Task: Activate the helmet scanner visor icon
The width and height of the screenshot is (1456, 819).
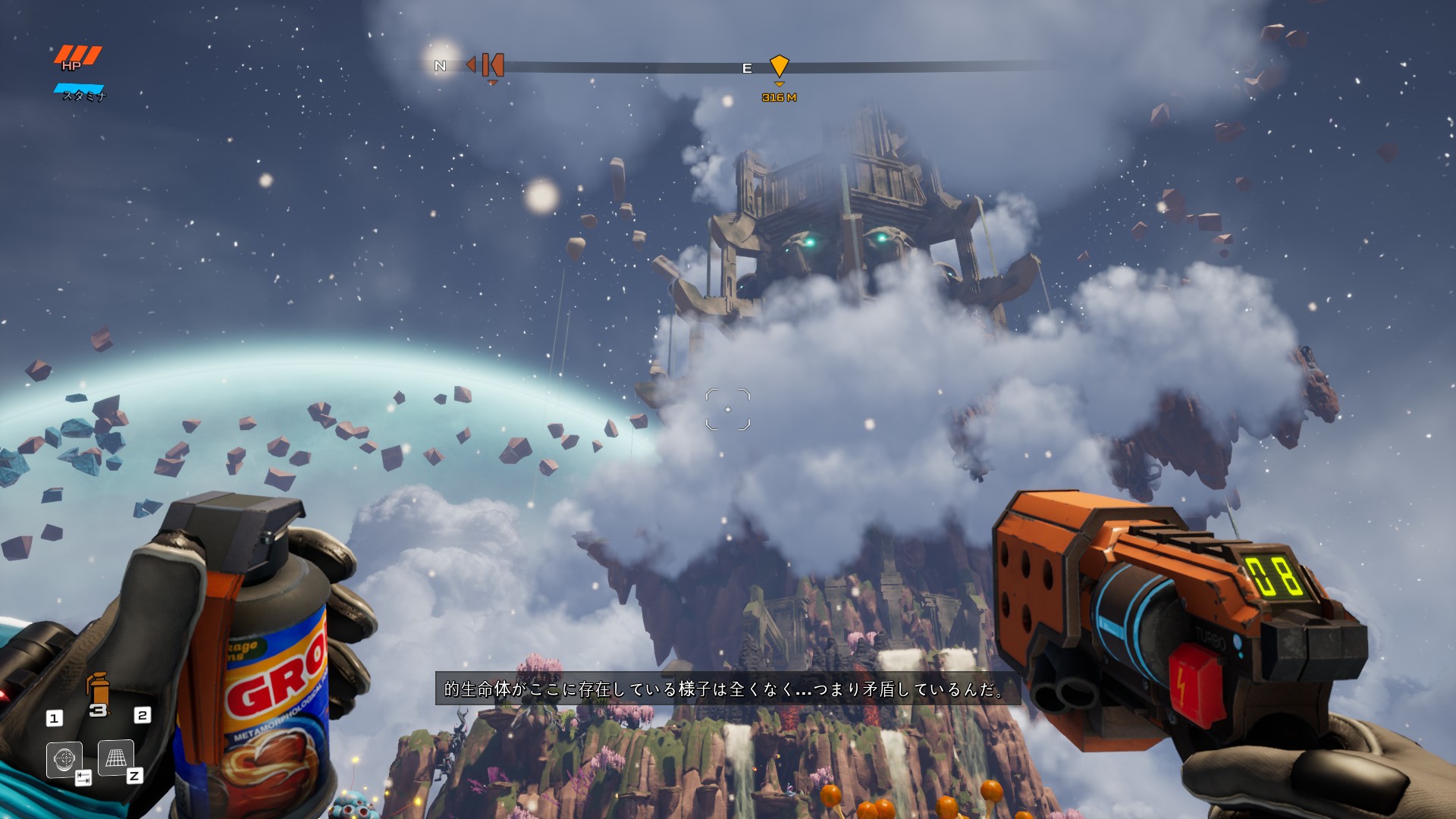Action: click(64, 758)
